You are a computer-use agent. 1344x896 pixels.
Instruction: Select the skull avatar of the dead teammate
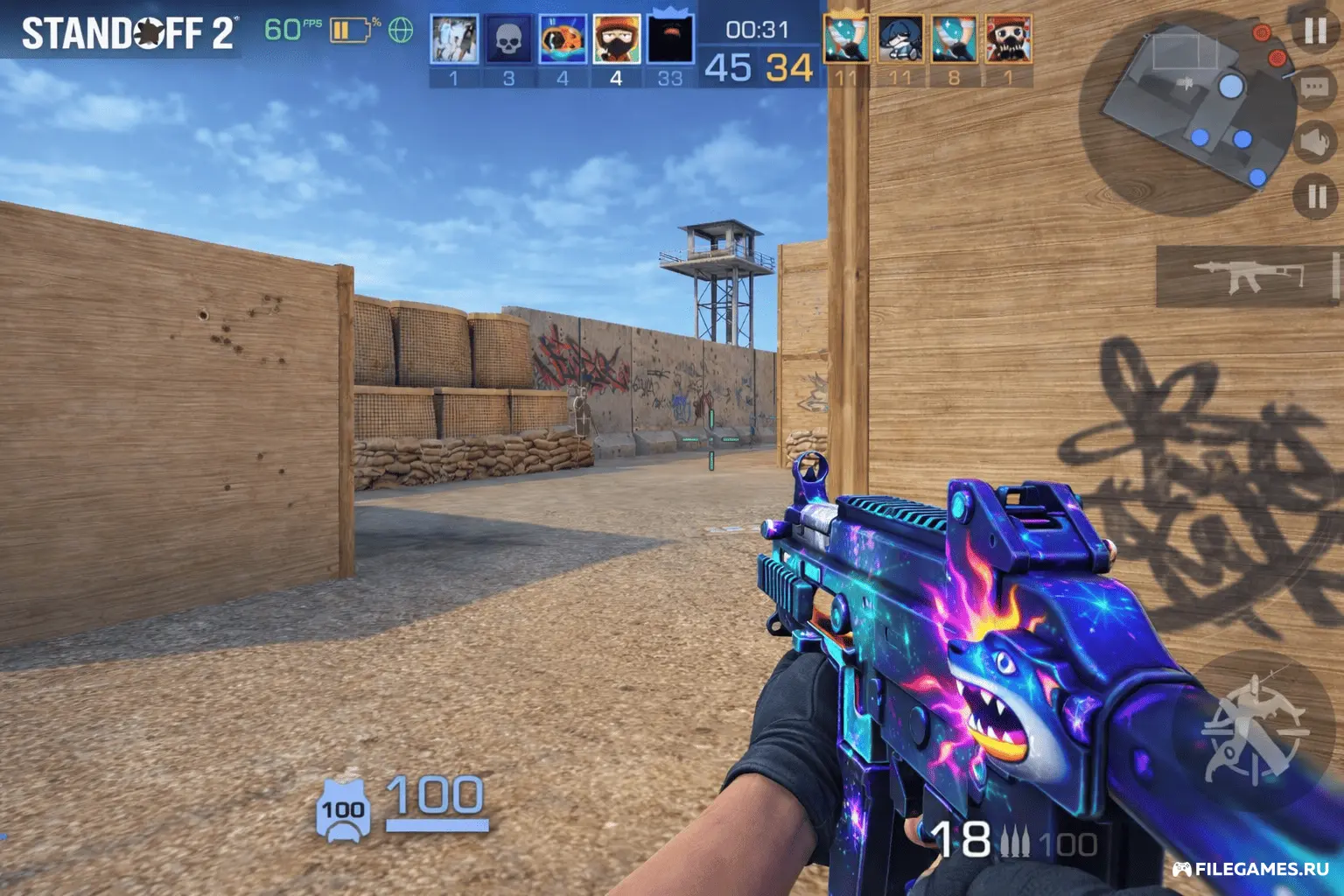click(x=508, y=40)
